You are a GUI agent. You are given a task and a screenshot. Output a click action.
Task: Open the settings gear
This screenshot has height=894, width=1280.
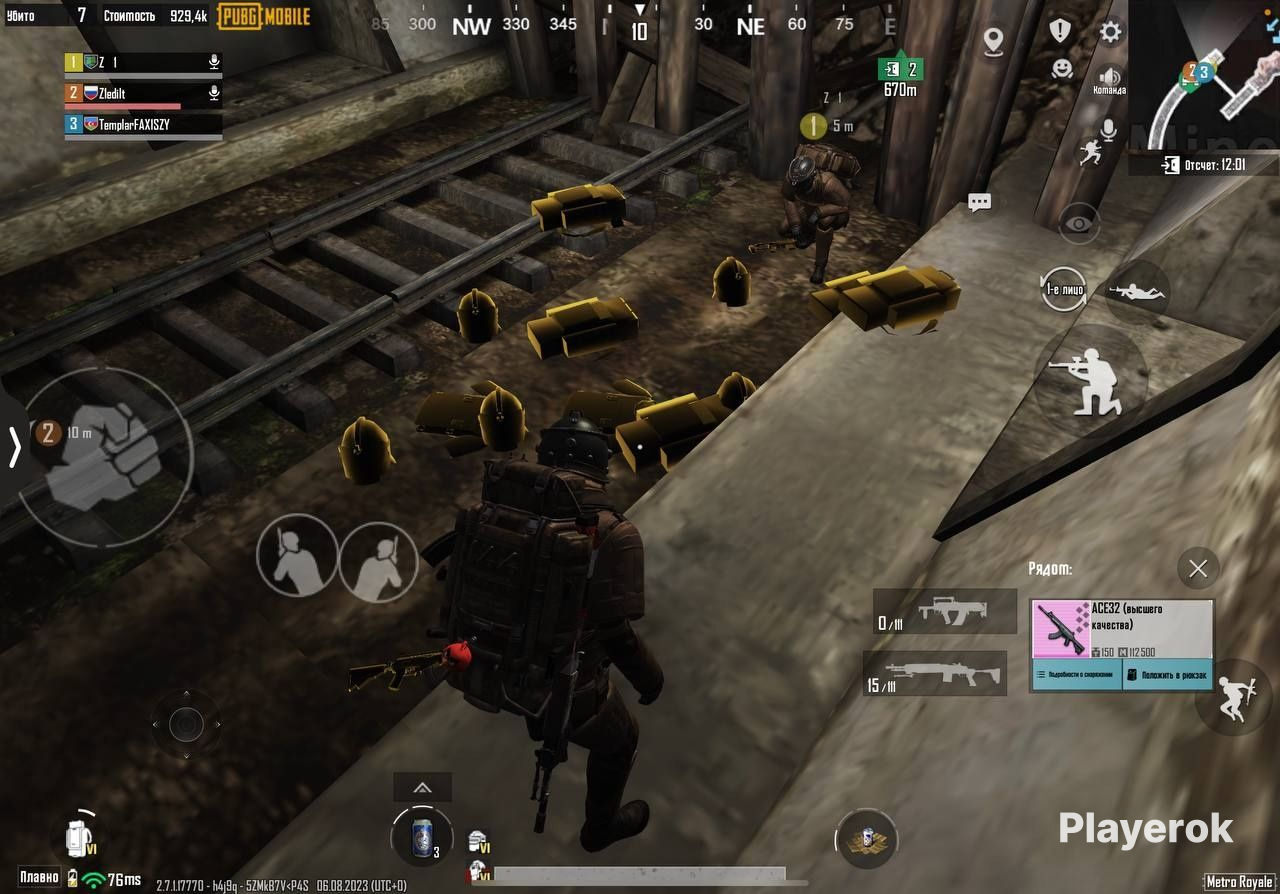(x=1110, y=32)
